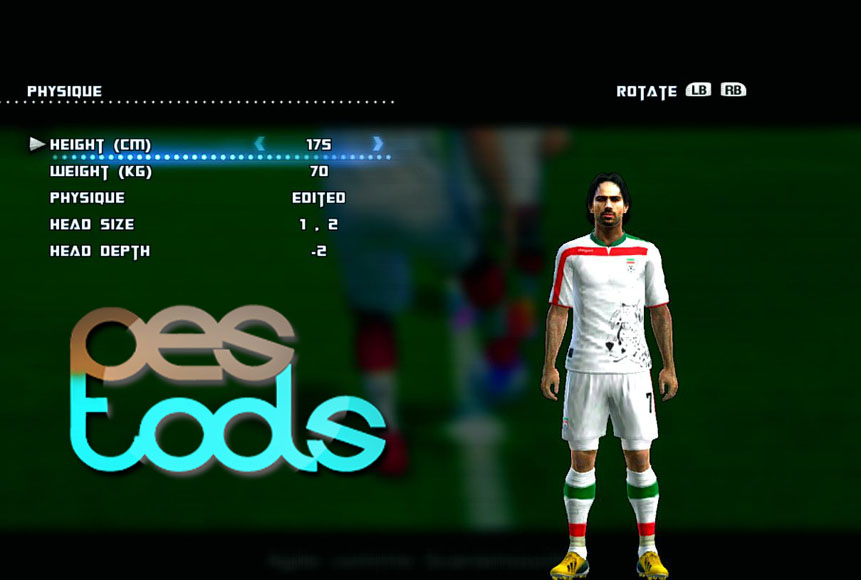Viewport: 861px width, 580px height.
Task: Increase height with the right arrow
Action: coord(378,144)
